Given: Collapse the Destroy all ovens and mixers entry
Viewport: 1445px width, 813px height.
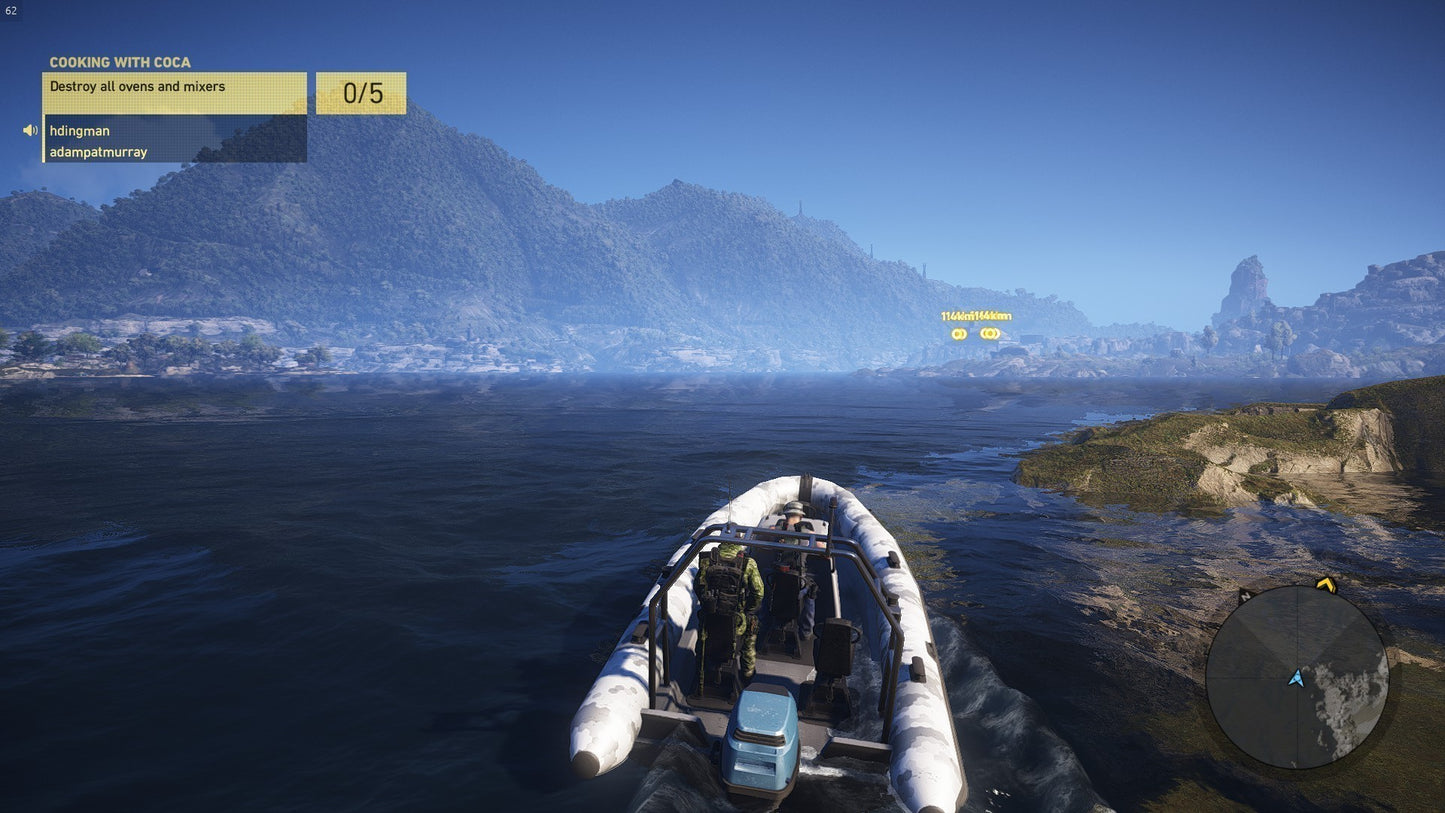Looking at the screenshot, I should 175,87.
